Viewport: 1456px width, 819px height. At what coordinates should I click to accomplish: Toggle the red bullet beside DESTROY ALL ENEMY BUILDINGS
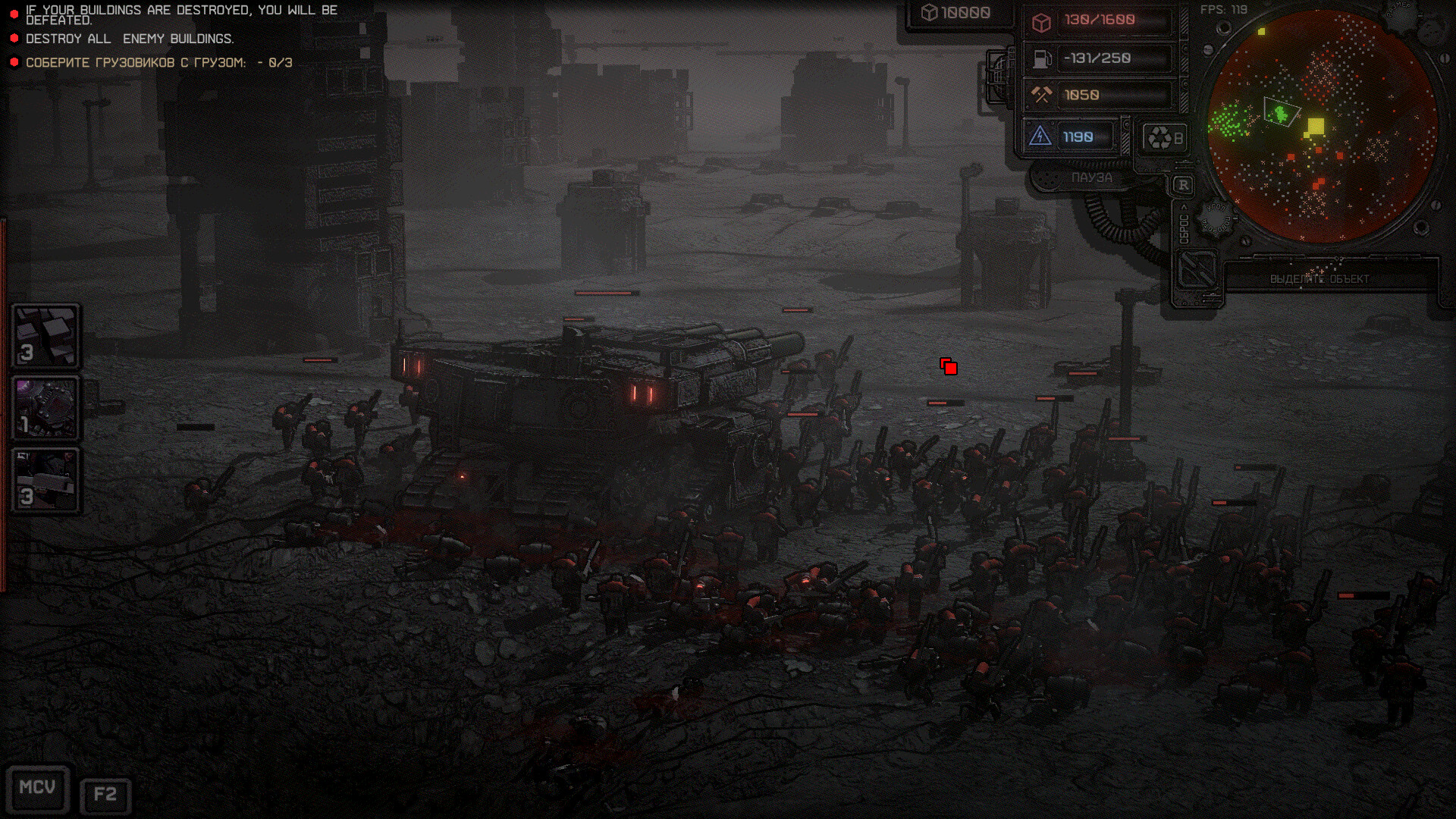tap(14, 37)
